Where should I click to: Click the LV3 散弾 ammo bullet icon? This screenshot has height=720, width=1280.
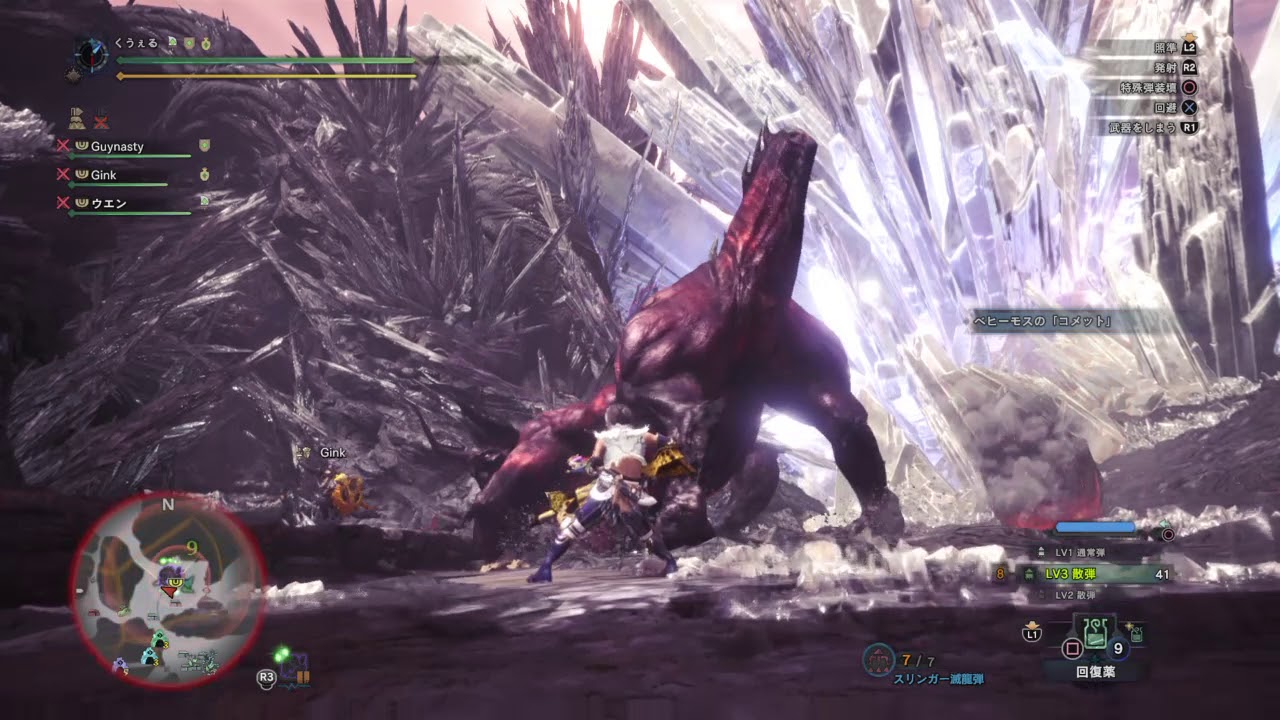(1029, 573)
